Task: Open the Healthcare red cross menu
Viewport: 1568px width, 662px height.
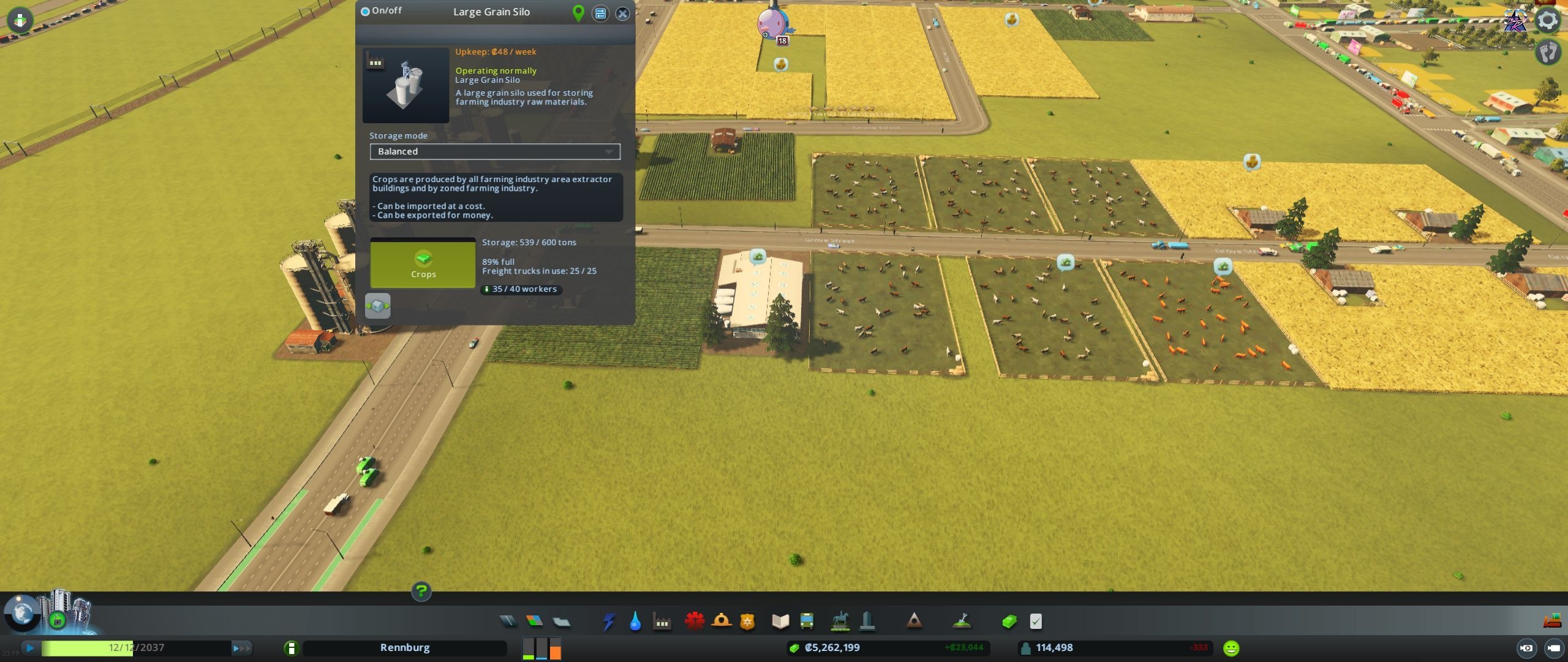Action: [695, 621]
